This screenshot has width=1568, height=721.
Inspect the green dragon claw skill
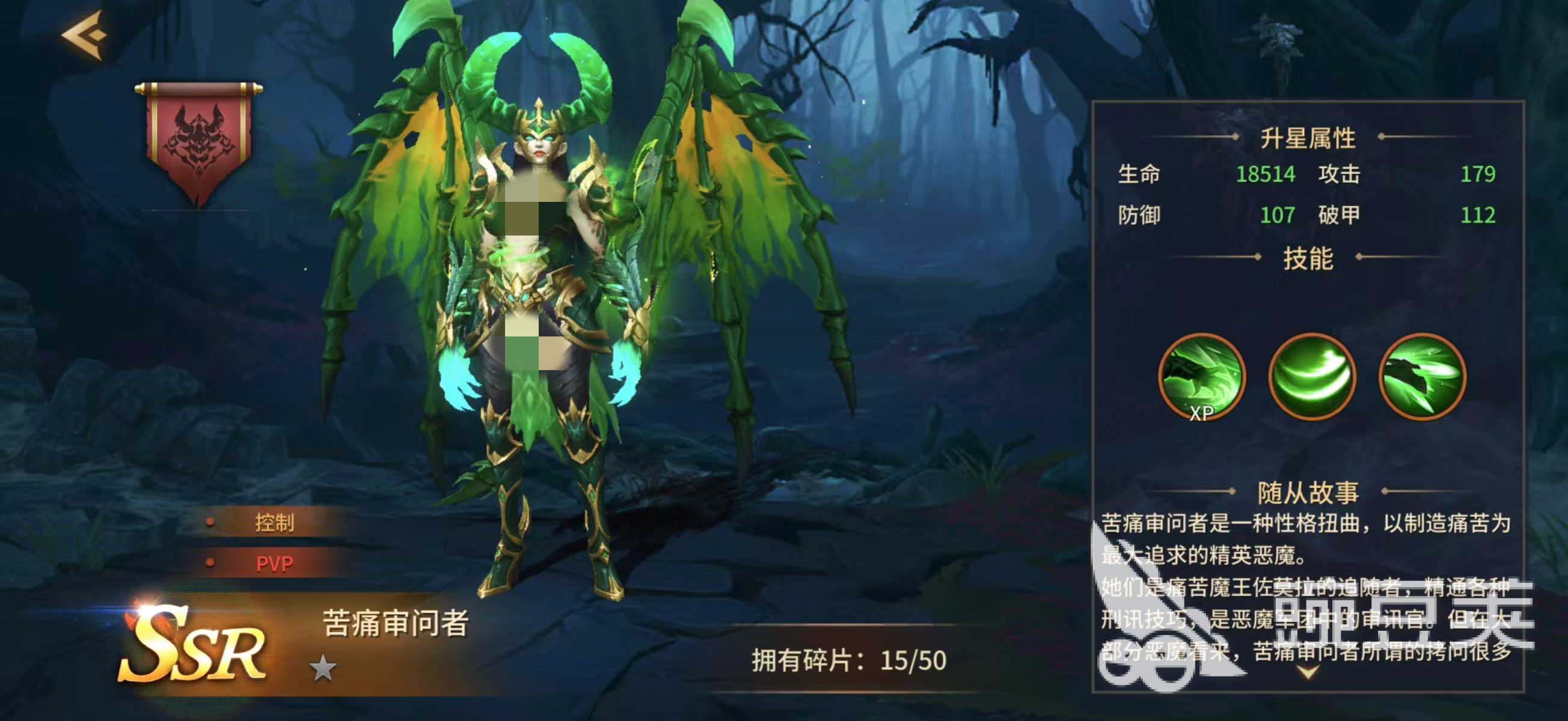click(1422, 377)
